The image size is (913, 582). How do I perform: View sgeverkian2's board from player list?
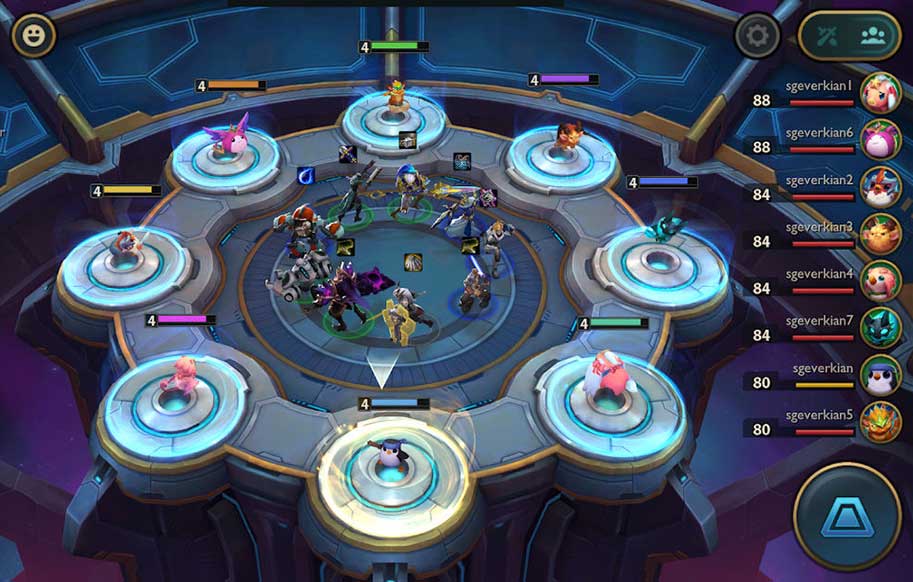tap(880, 188)
